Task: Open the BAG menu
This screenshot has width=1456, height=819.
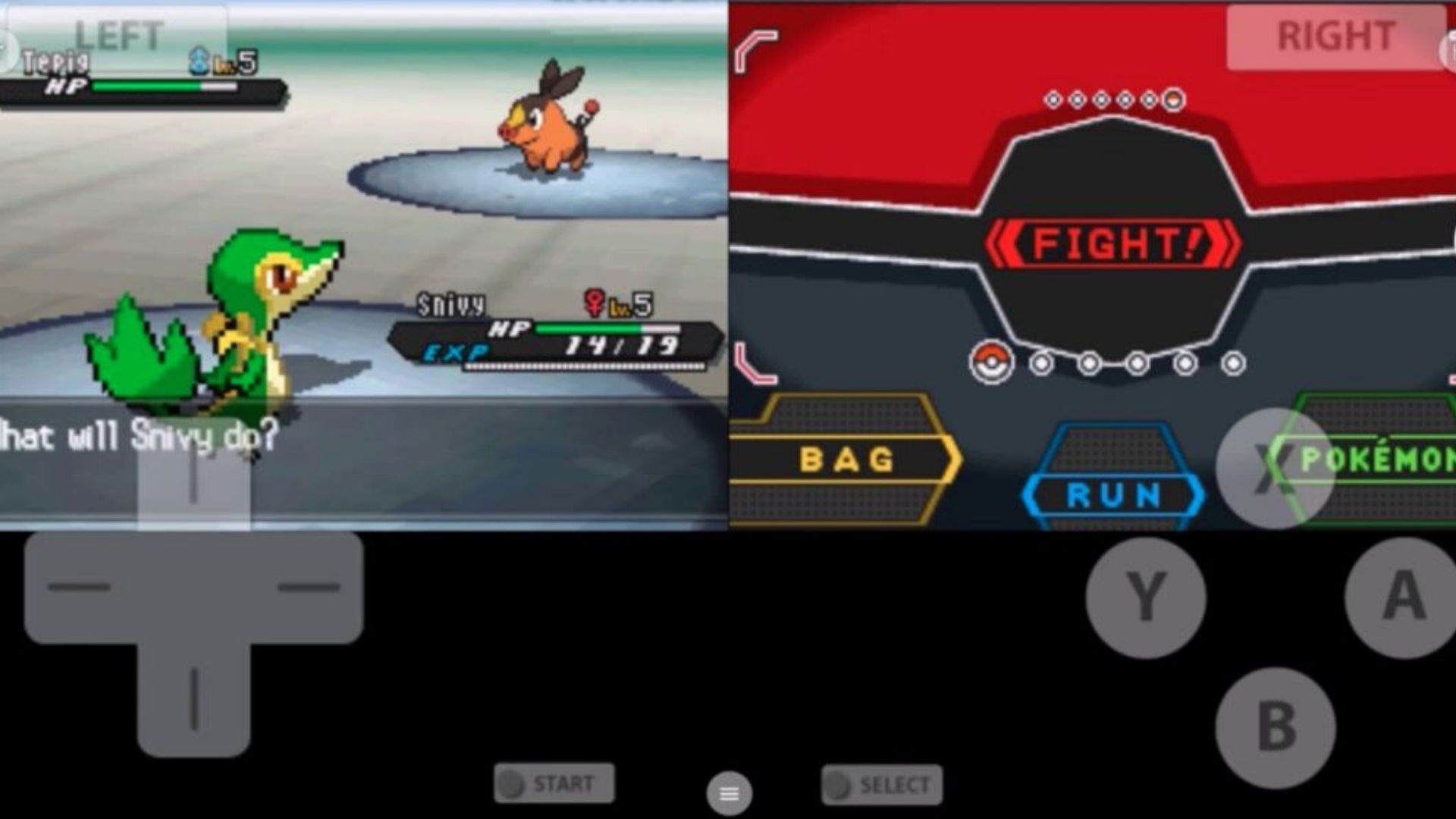Action: click(x=846, y=460)
